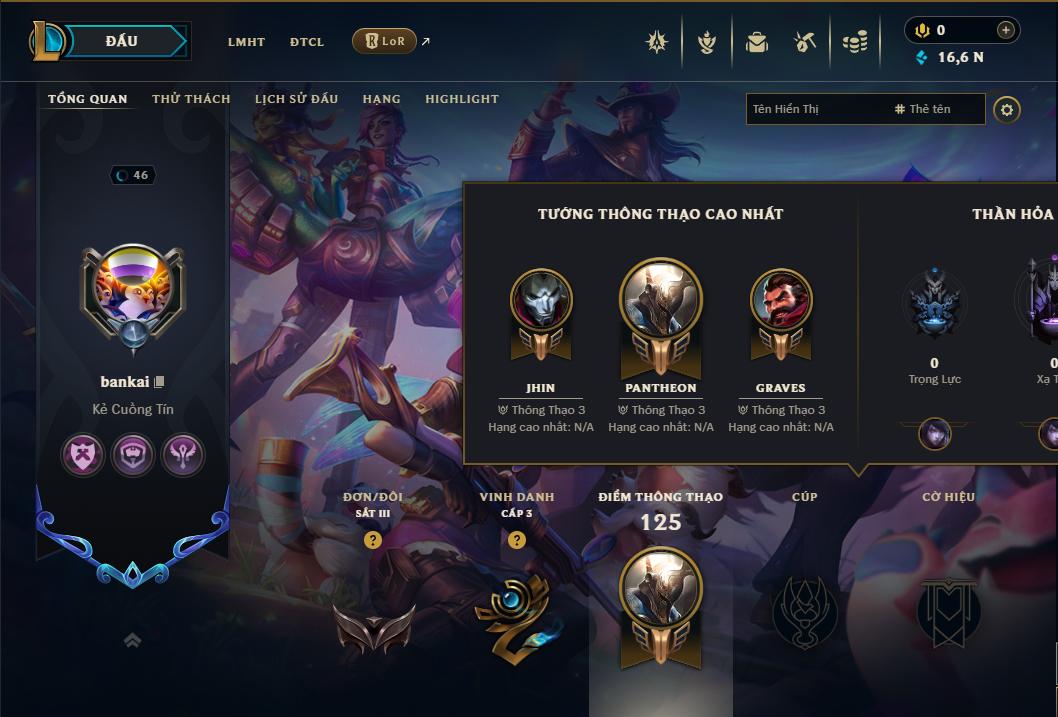
Task: Select Jhin mastery champion portrait
Action: (x=541, y=300)
